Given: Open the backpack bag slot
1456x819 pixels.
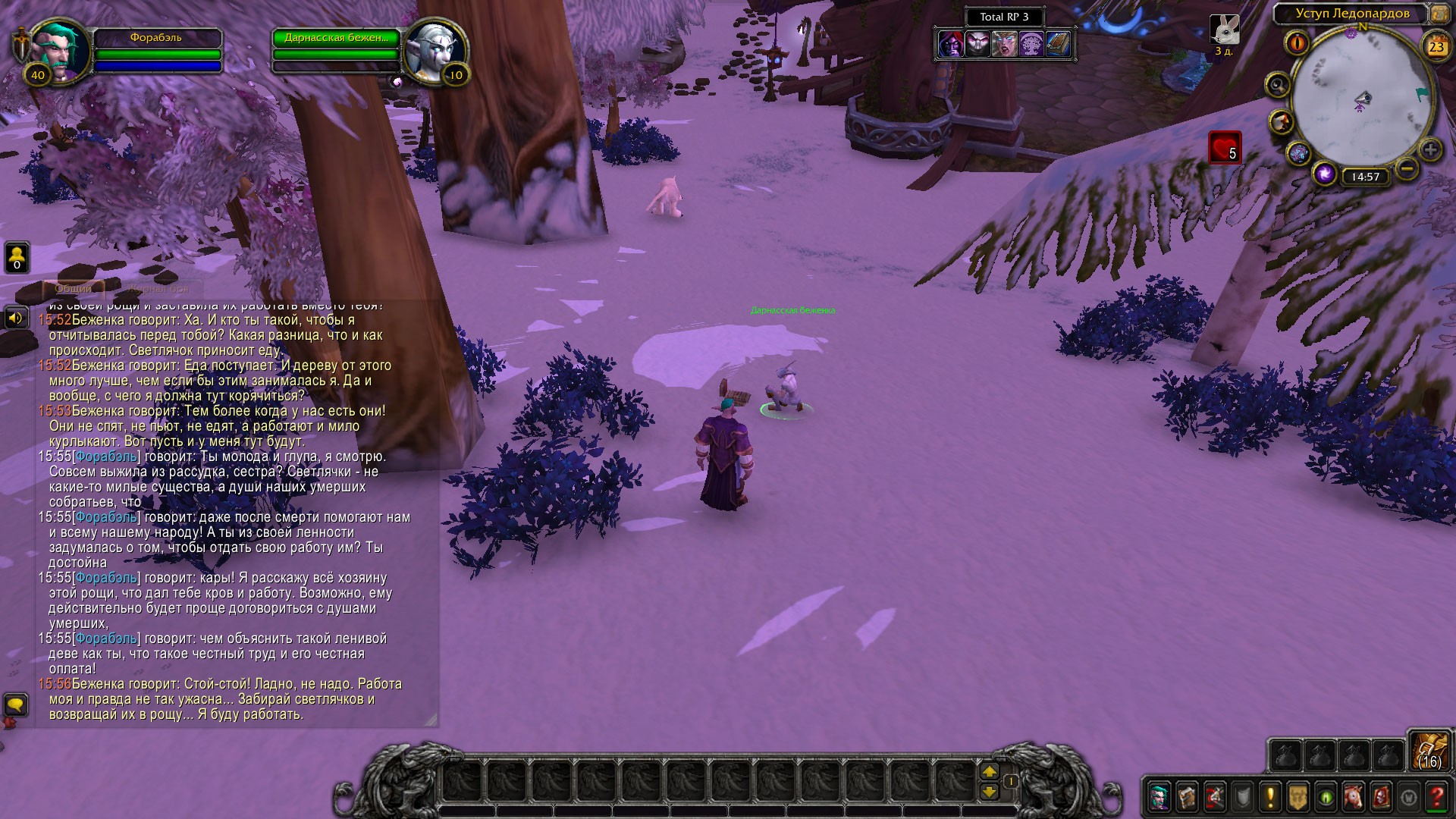Looking at the screenshot, I should pyautogui.click(x=1429, y=751).
